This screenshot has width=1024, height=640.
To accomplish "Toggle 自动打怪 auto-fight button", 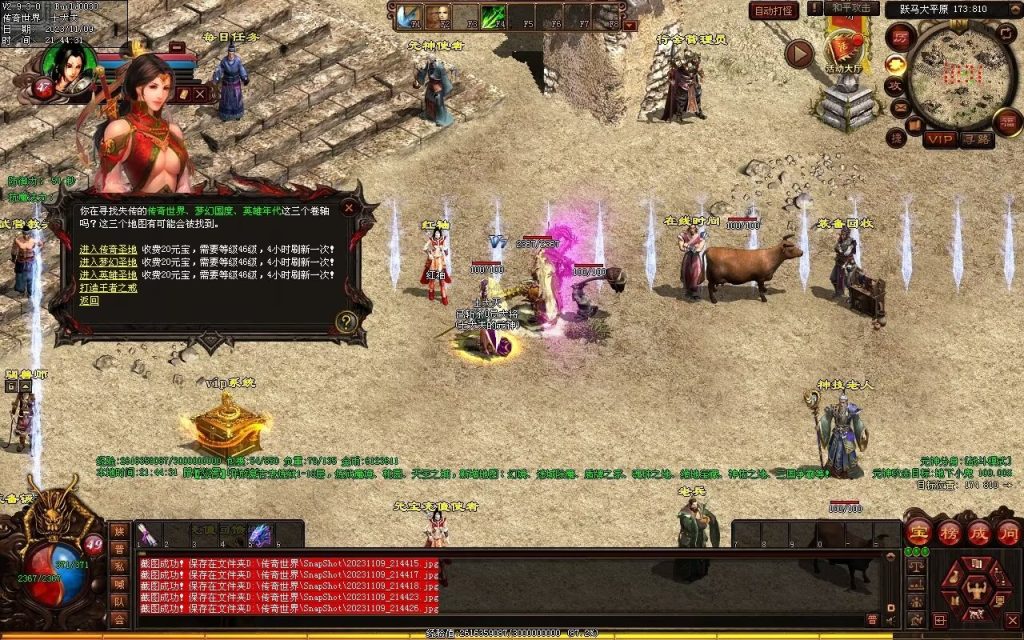I will pyautogui.click(x=775, y=11).
